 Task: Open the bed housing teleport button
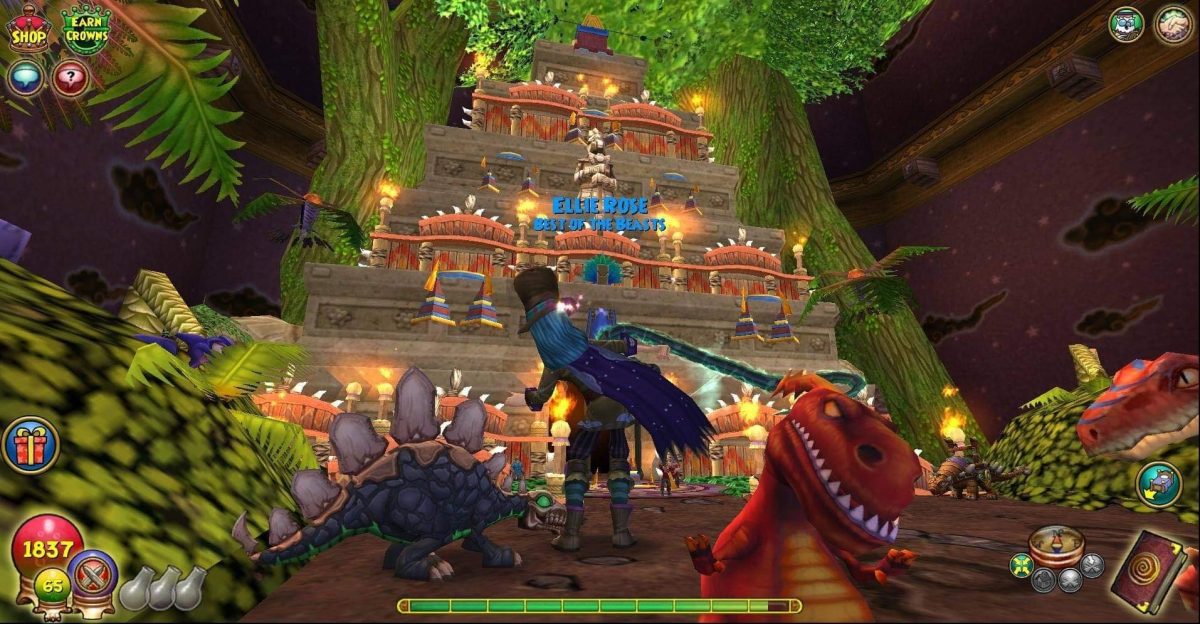click(x=1158, y=484)
